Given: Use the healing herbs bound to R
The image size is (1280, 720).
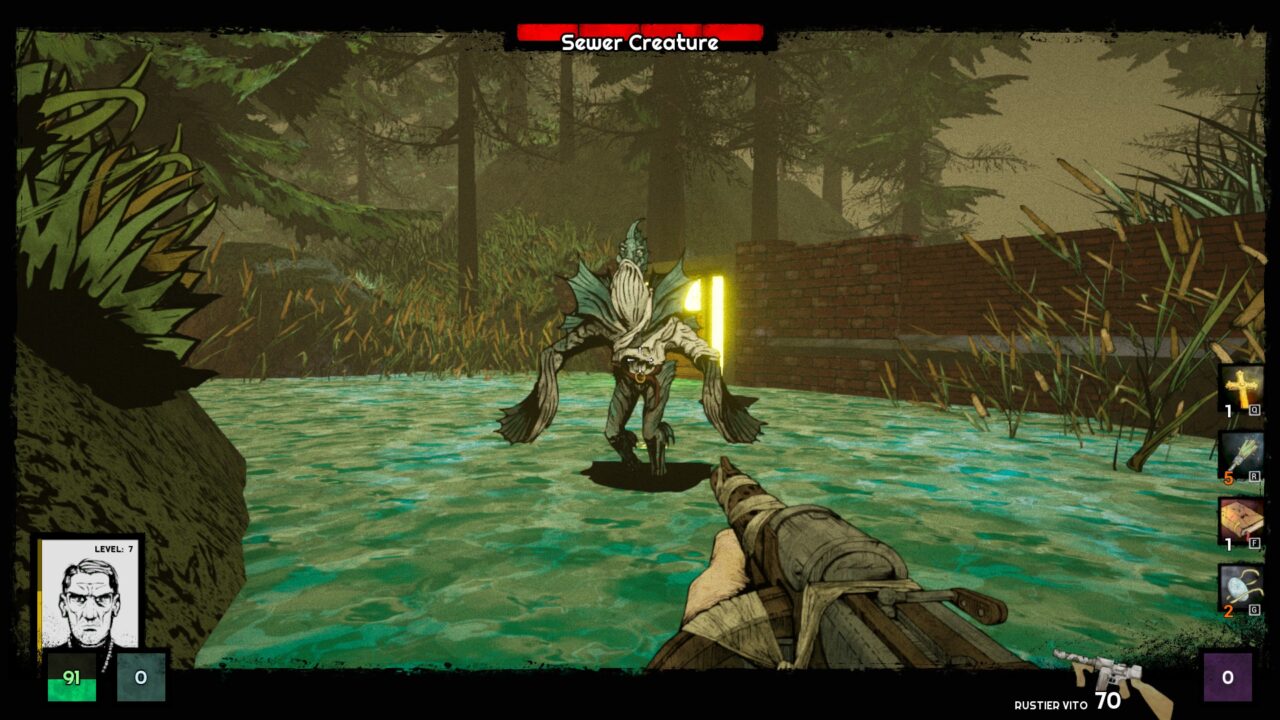Looking at the screenshot, I should click(1239, 453).
